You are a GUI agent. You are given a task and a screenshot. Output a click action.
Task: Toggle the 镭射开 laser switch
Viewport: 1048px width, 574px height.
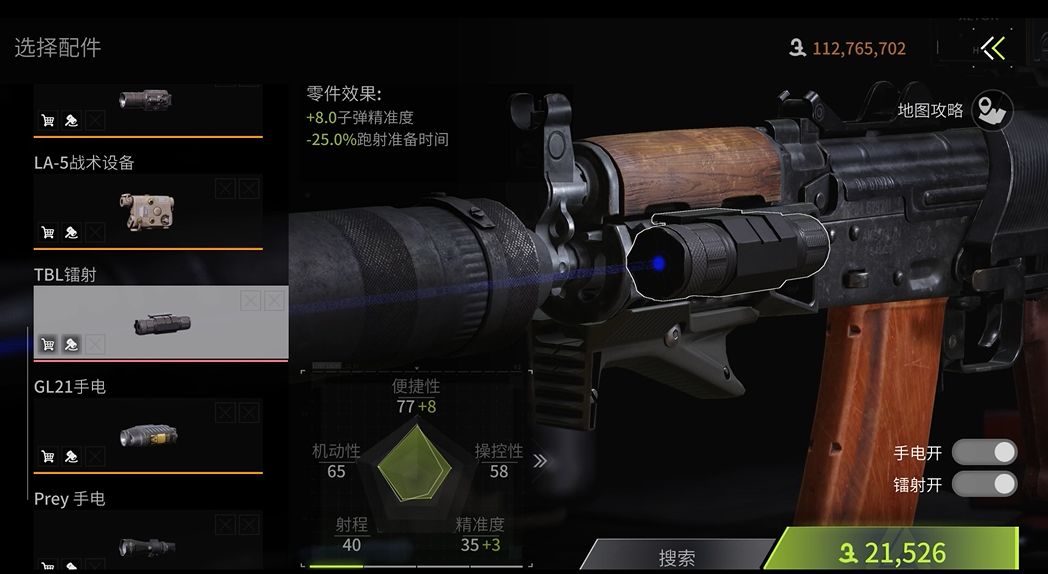(x=983, y=485)
